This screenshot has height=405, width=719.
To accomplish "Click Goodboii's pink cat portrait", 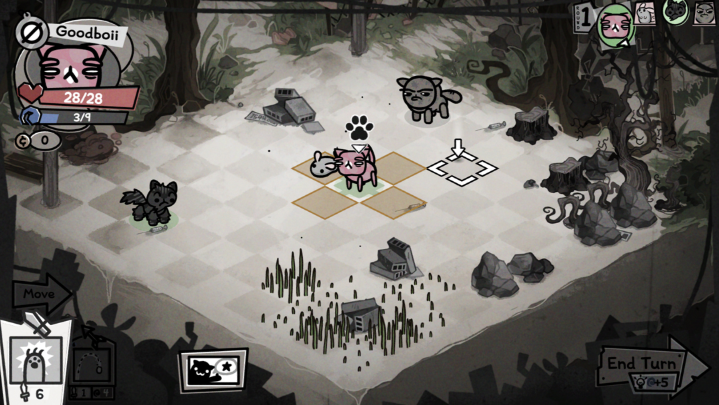I will (69, 64).
